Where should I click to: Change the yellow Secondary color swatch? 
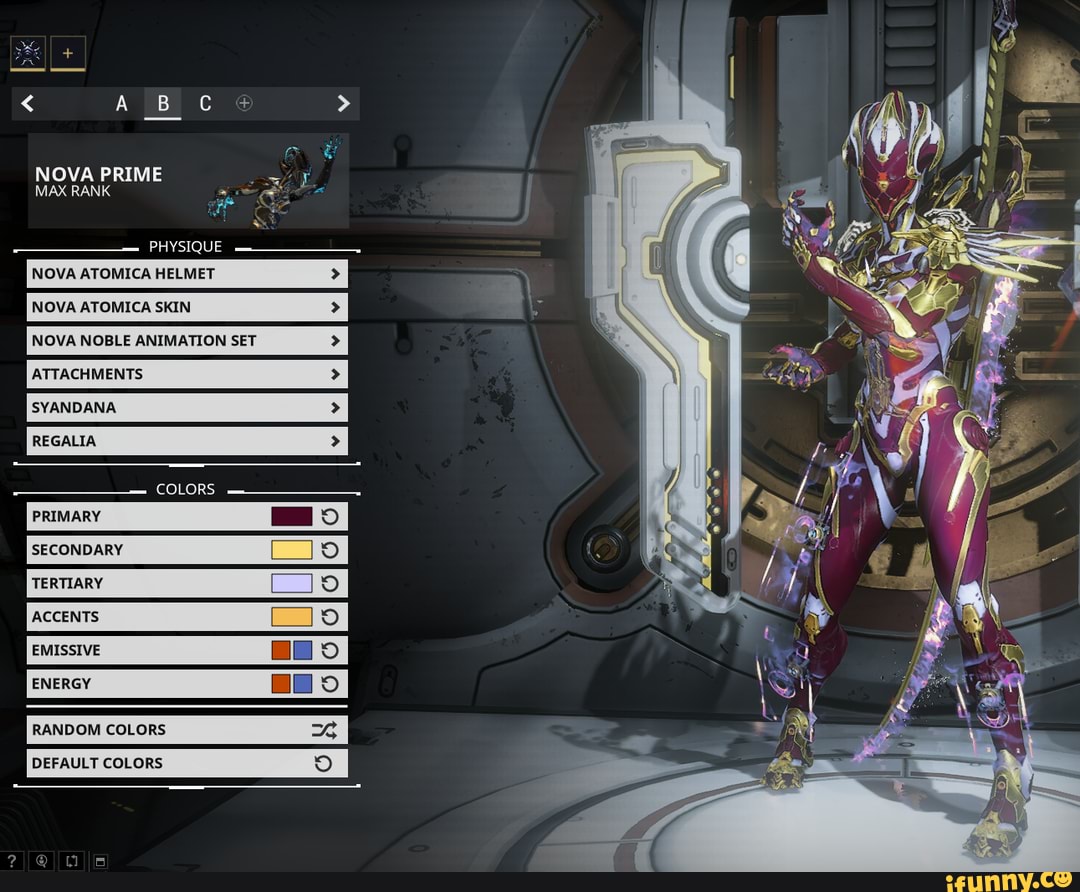(291, 550)
